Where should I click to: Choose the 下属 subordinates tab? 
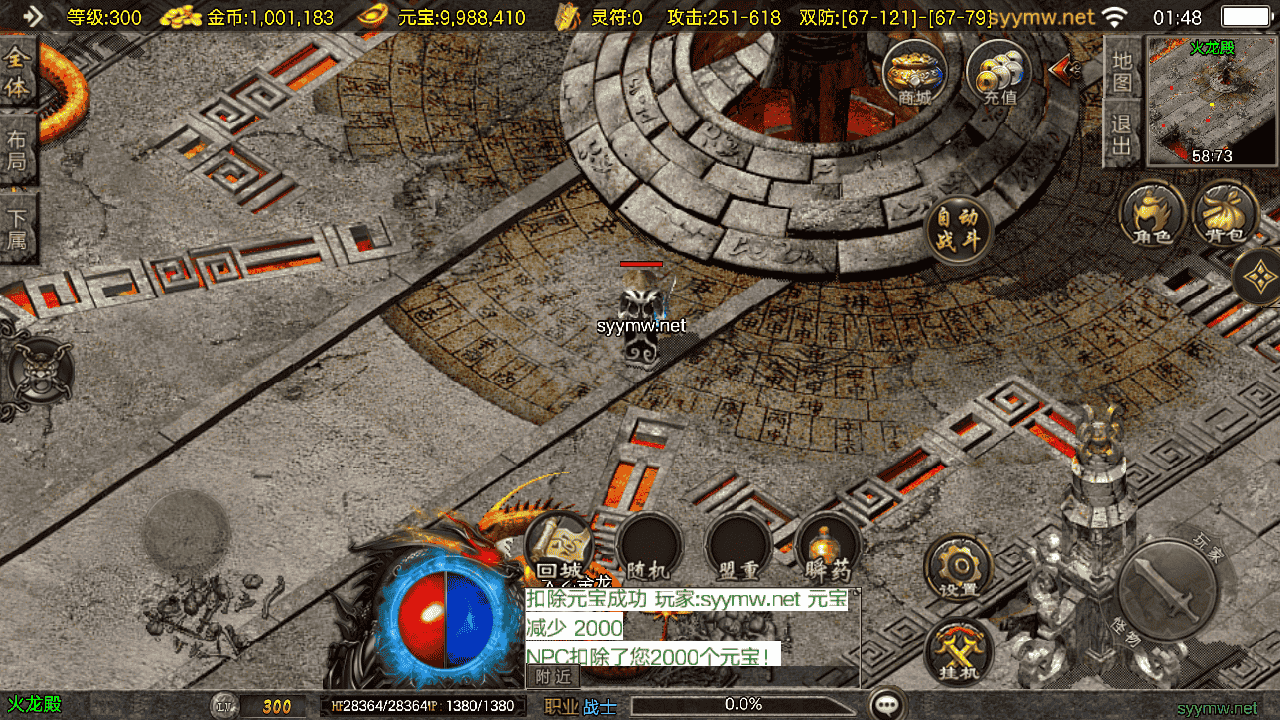18,228
